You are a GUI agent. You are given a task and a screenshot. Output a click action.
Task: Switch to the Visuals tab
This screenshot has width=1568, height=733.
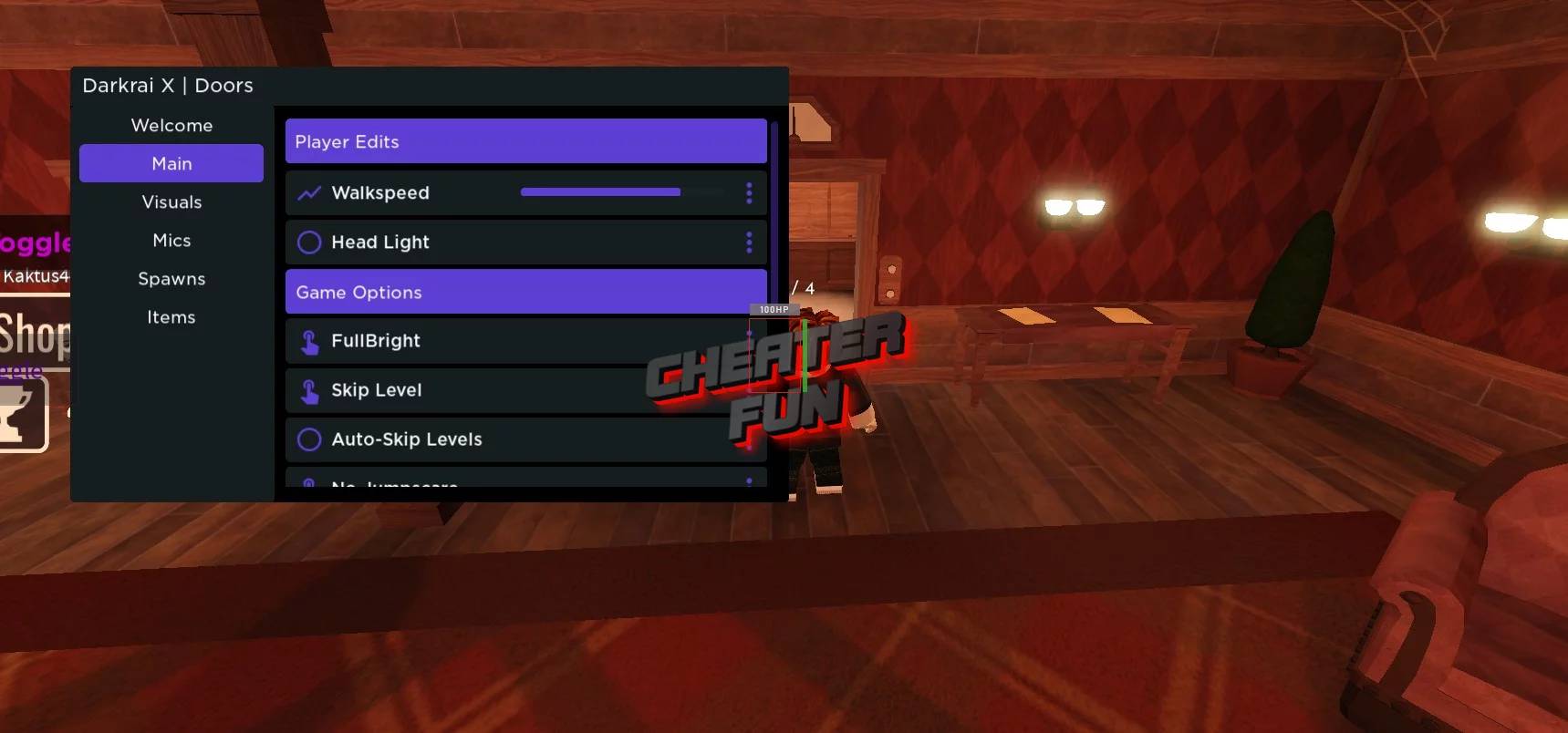click(171, 201)
